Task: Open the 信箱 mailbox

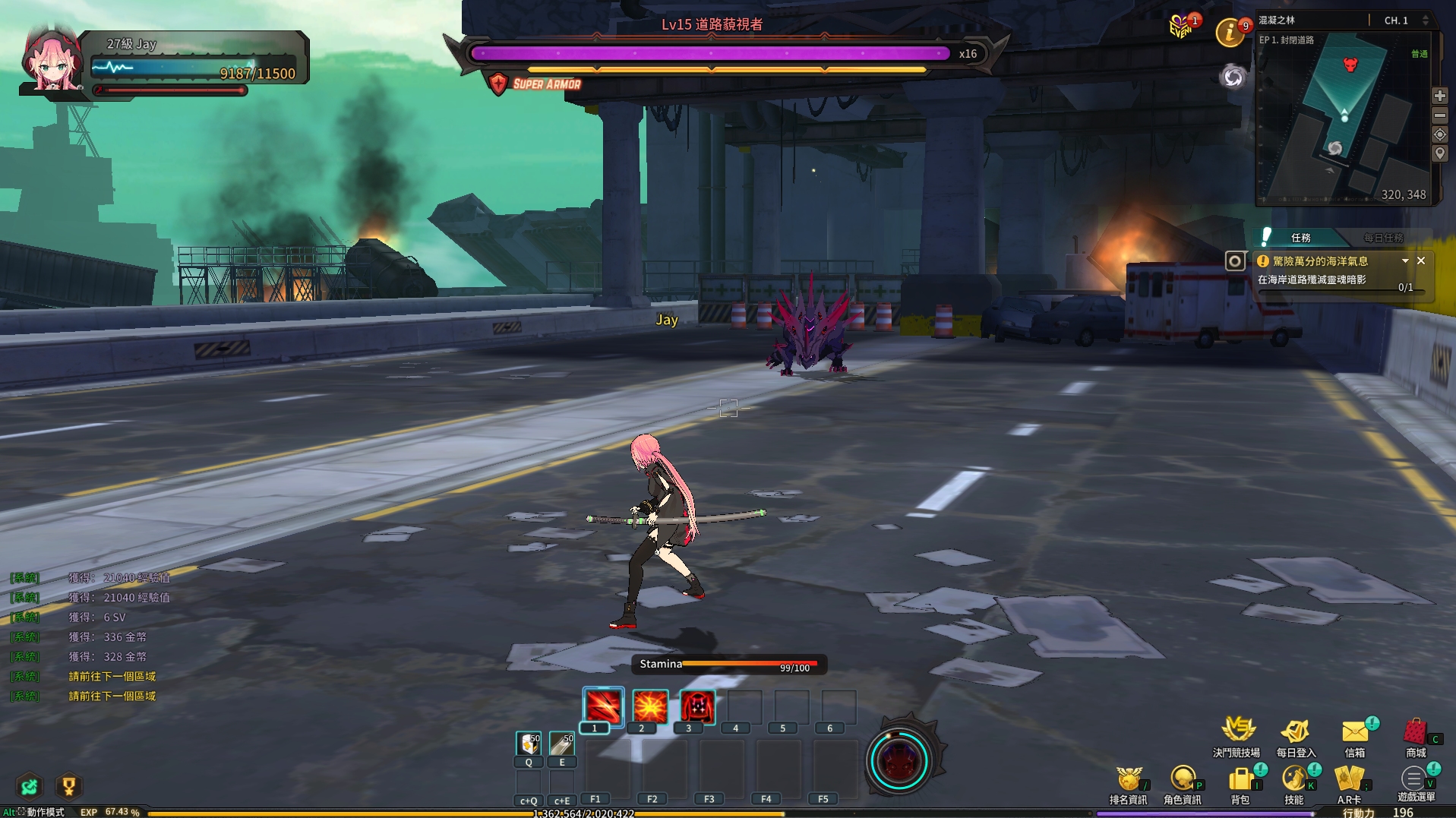Action: click(x=1355, y=733)
